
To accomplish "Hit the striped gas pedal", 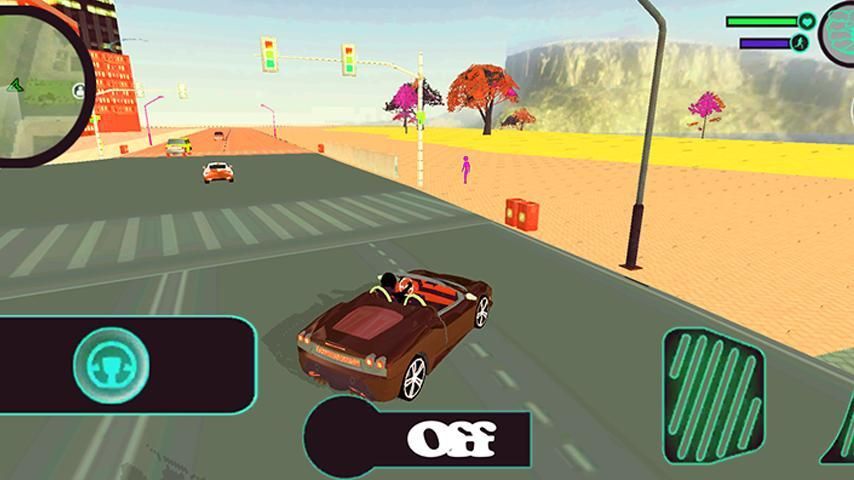I will pos(713,396).
